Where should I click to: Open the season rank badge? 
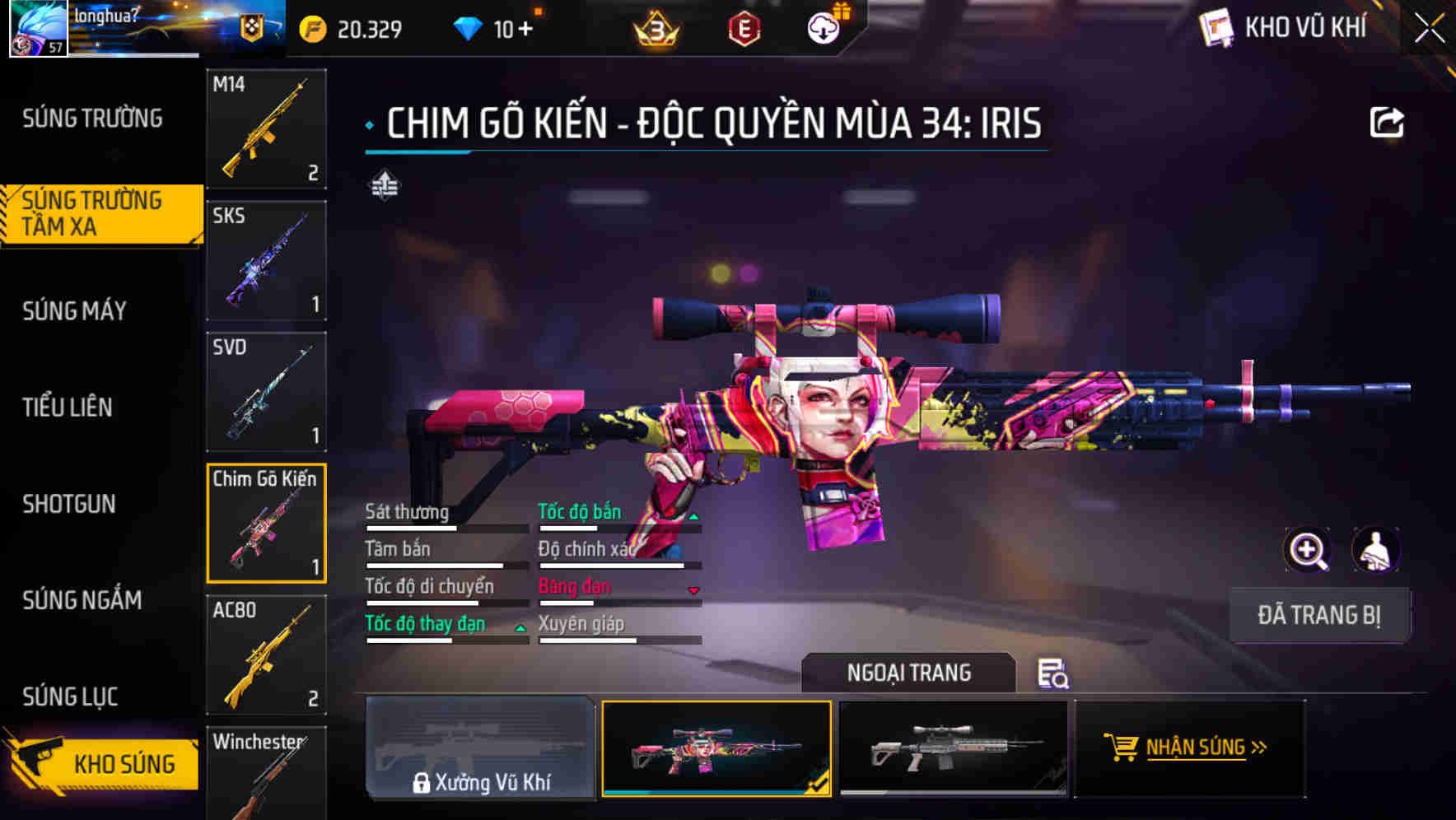point(655,30)
